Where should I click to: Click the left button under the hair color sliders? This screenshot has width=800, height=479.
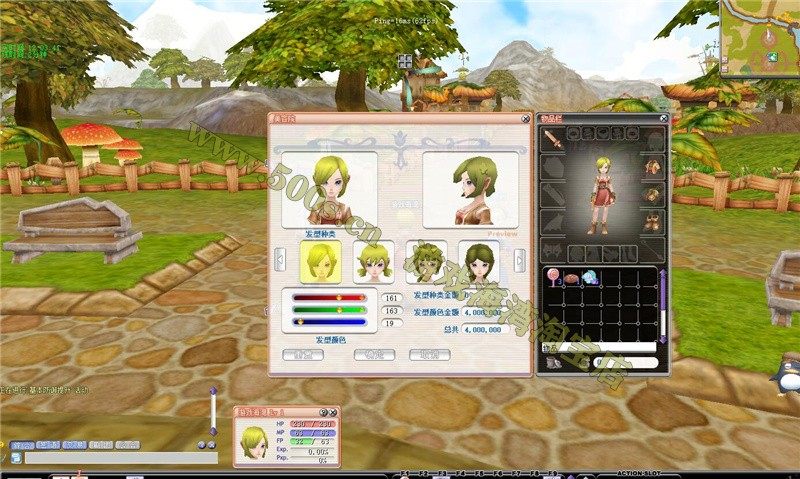pos(303,355)
